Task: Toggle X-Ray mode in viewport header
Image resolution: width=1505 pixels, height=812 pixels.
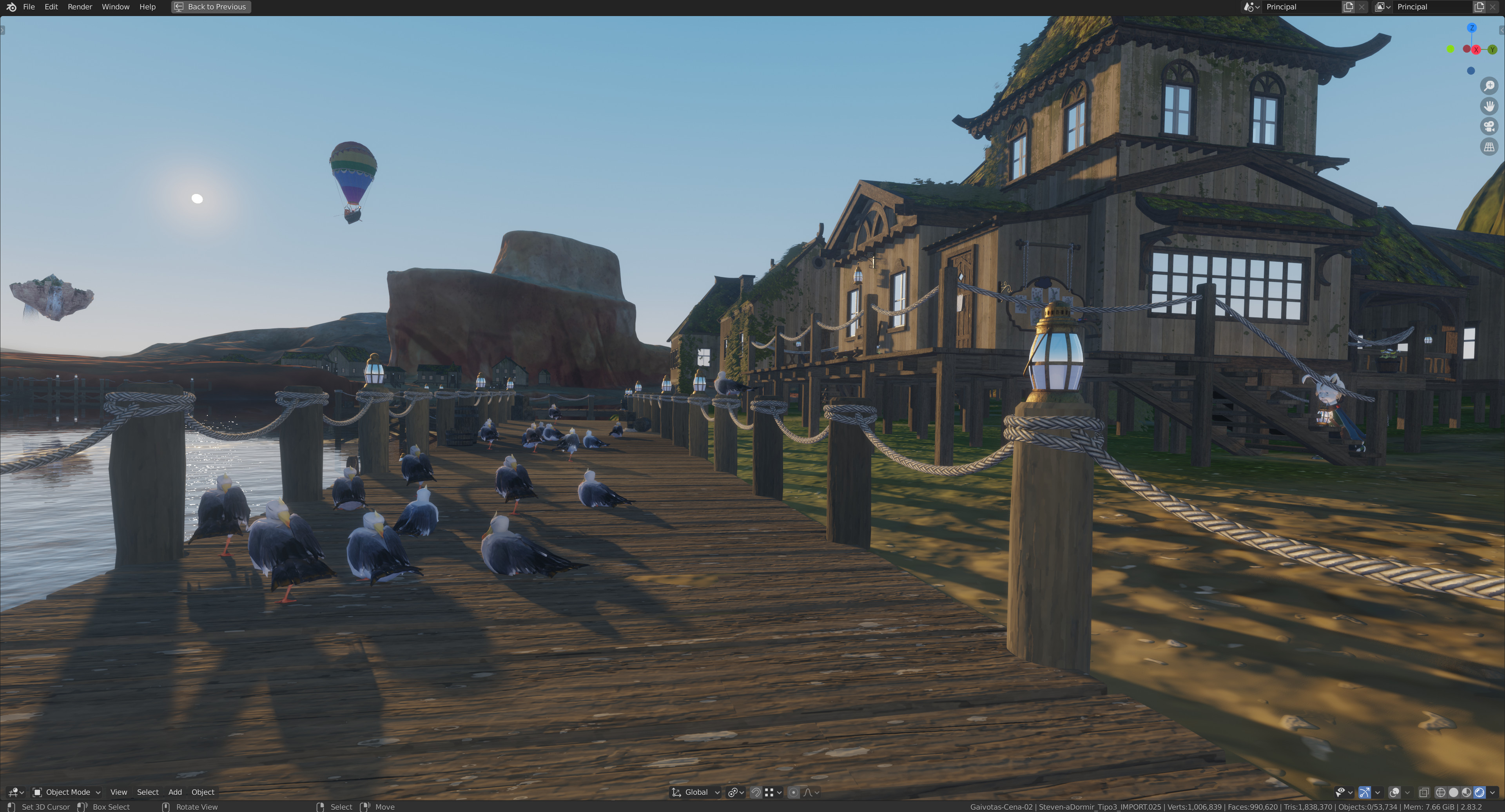Action: 1424,793
